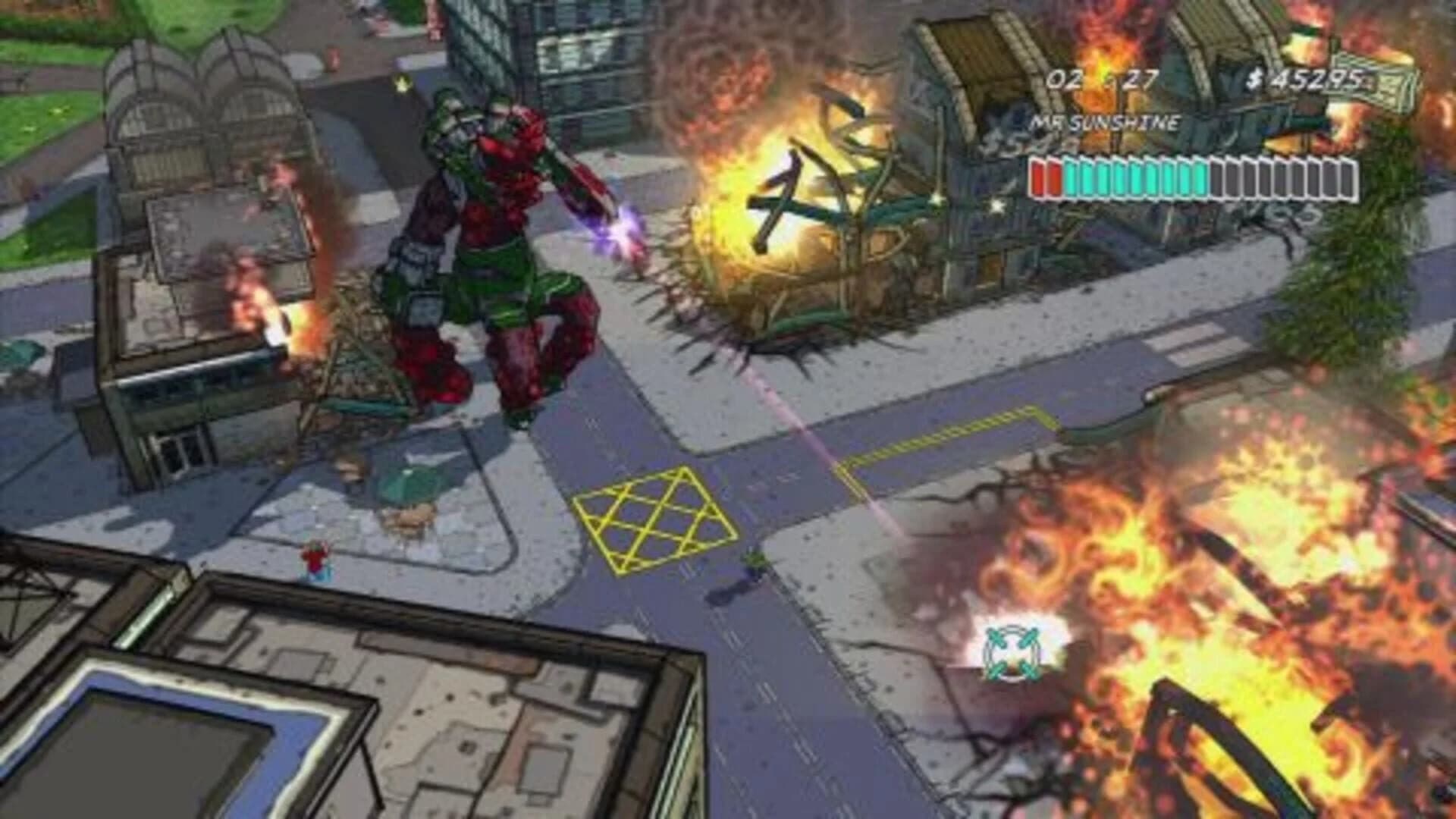Toggle the red segments of the health bar
1456x819 pixels.
point(1043,176)
